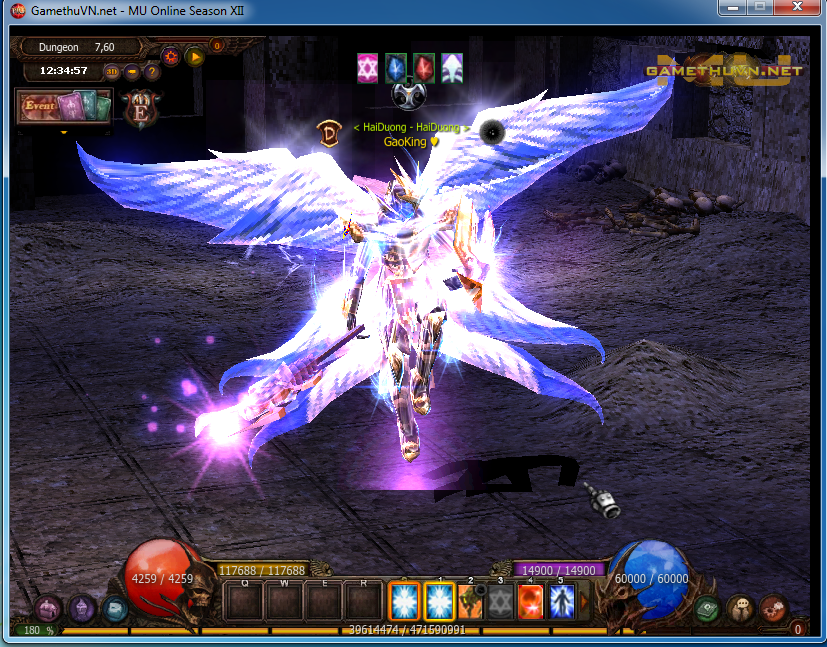The height and width of the screenshot is (647, 827).
Task: Activate the blue glowing figure skill in slot 5
Action: tap(562, 602)
